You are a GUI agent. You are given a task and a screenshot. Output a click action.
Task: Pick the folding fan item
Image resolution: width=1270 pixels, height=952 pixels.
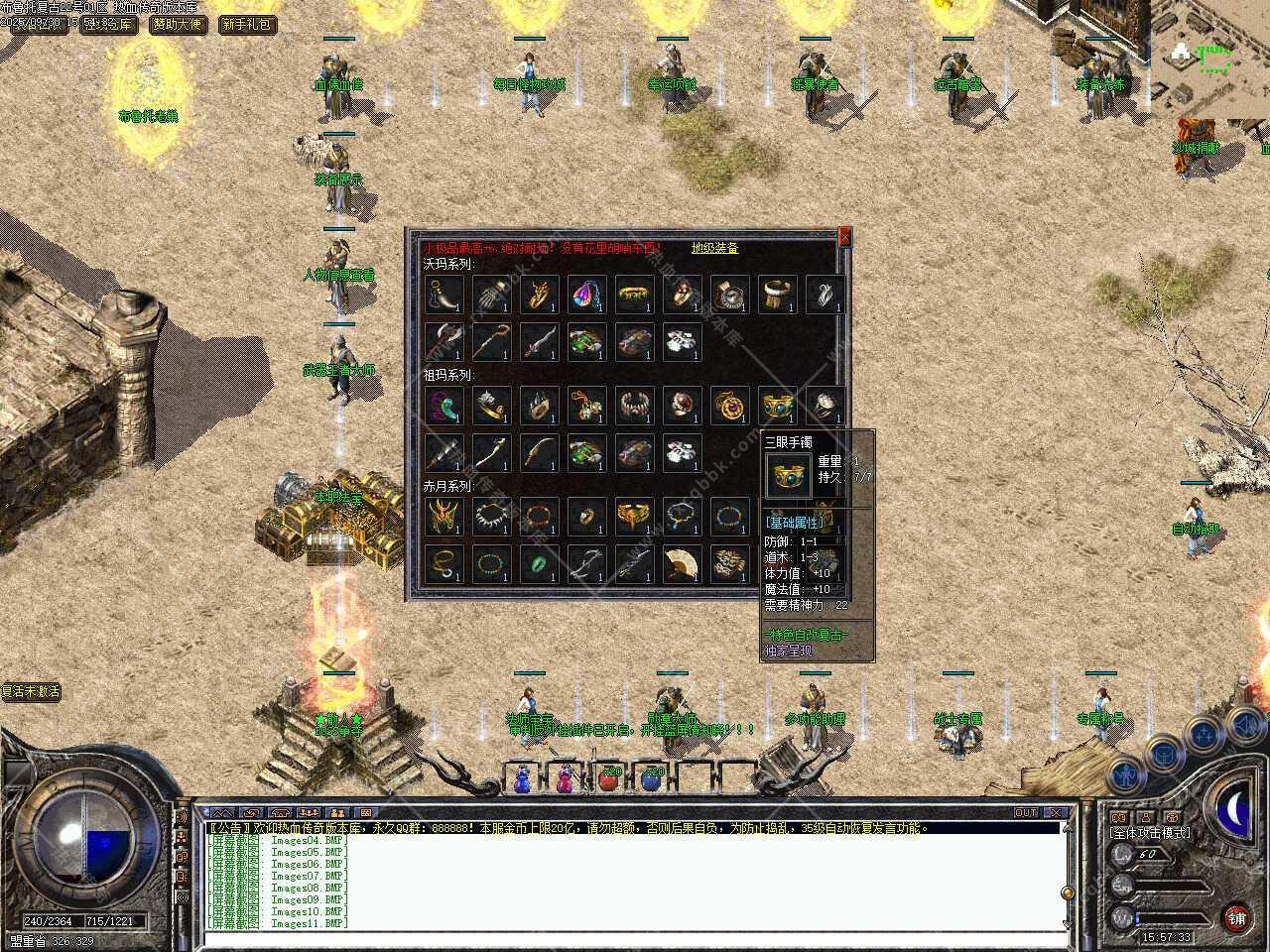pos(681,563)
